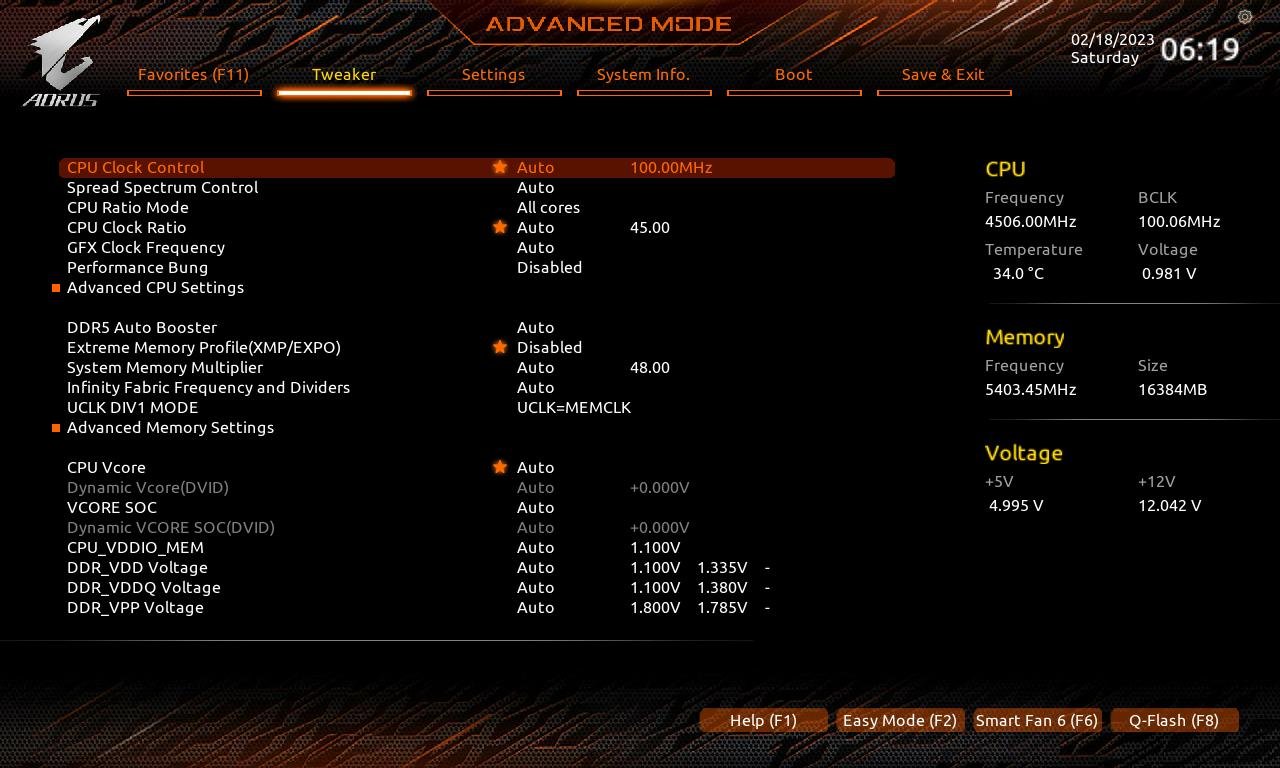
Task: Toggle the Performance Bung setting
Action: 549,267
